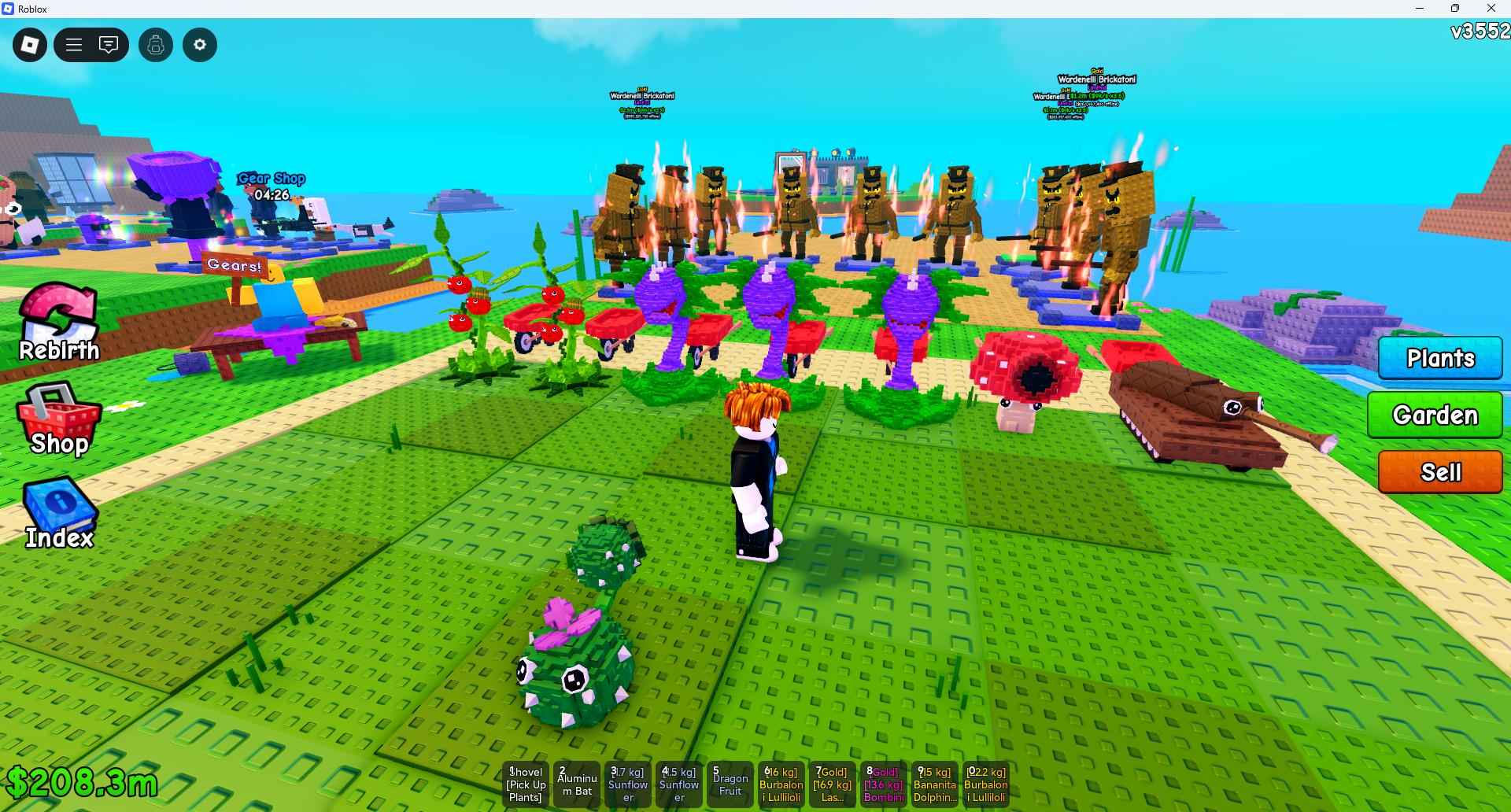Equip the Aluminum Bat from slot 2
The width and height of the screenshot is (1511, 812).
[x=577, y=784]
